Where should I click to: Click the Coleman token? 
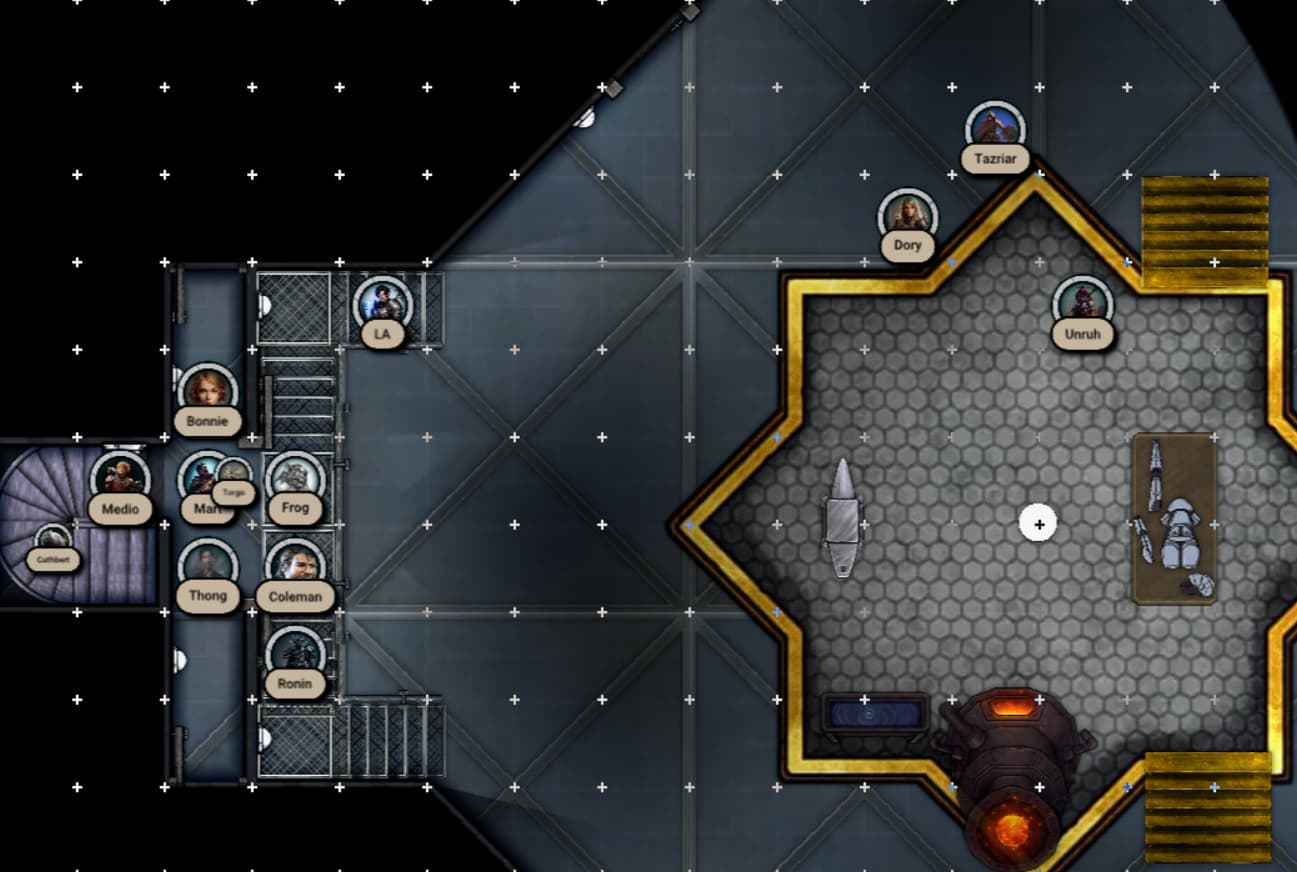coord(295,567)
